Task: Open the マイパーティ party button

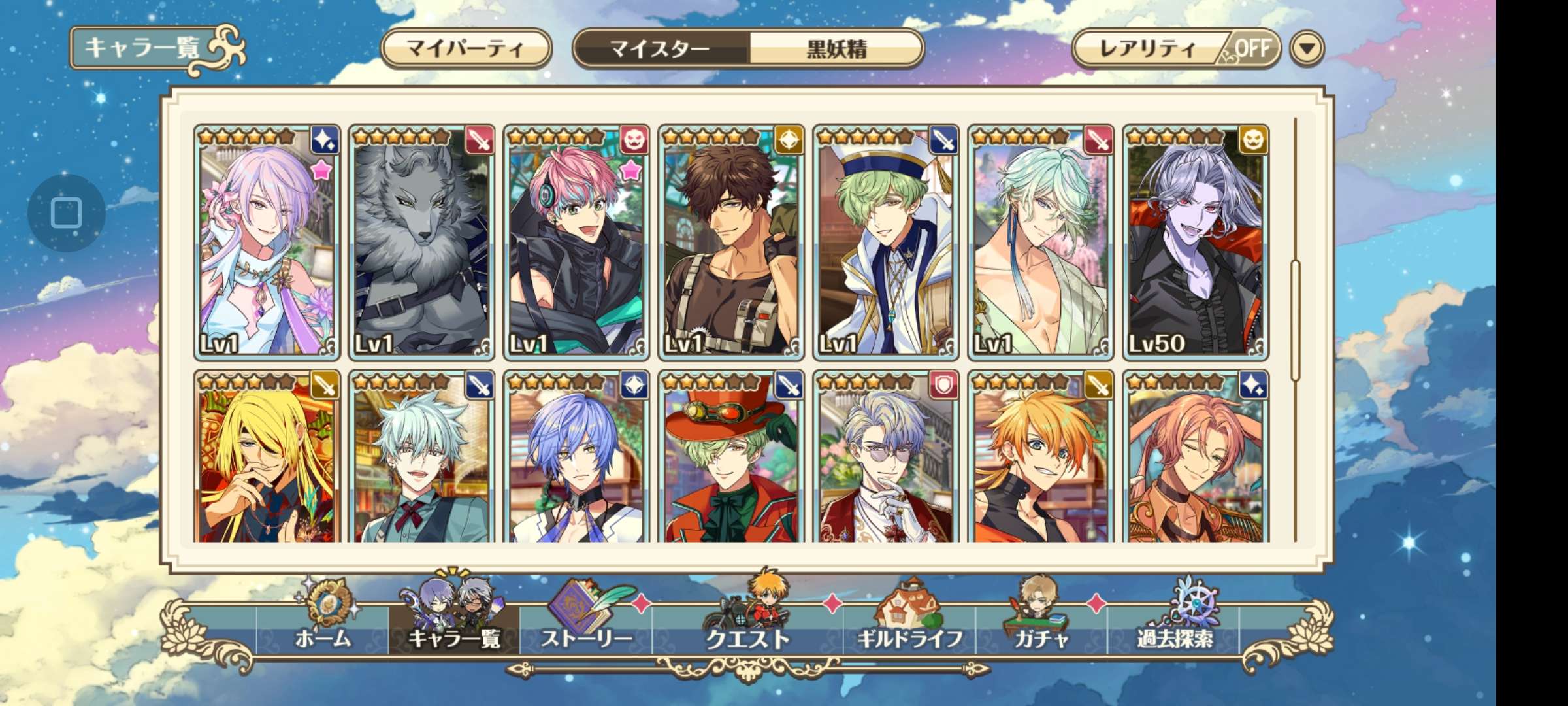Action: pyautogui.click(x=466, y=48)
